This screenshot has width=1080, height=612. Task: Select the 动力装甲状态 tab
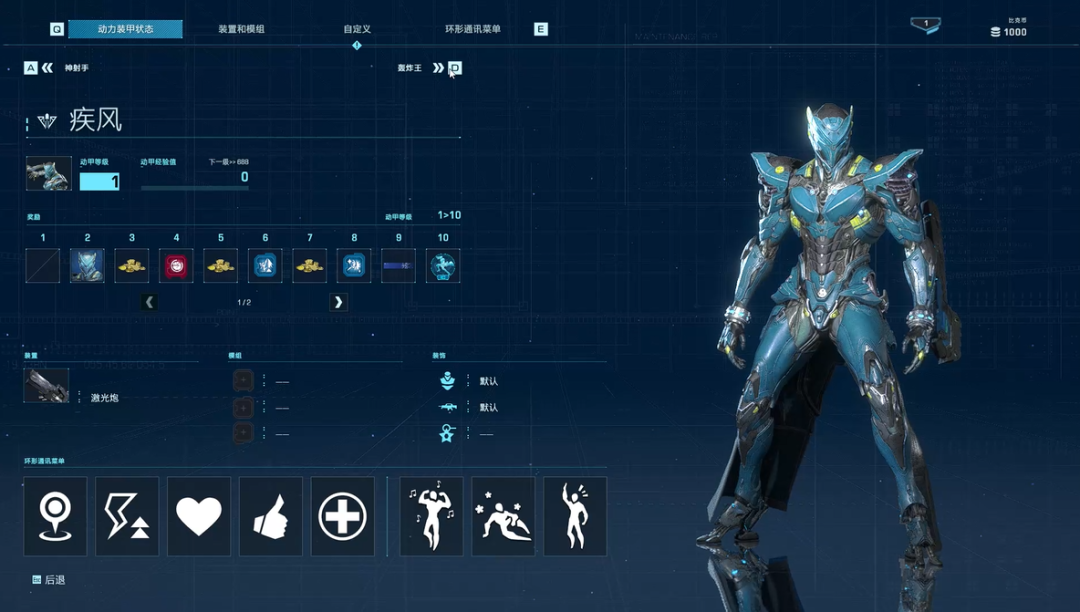coord(126,29)
